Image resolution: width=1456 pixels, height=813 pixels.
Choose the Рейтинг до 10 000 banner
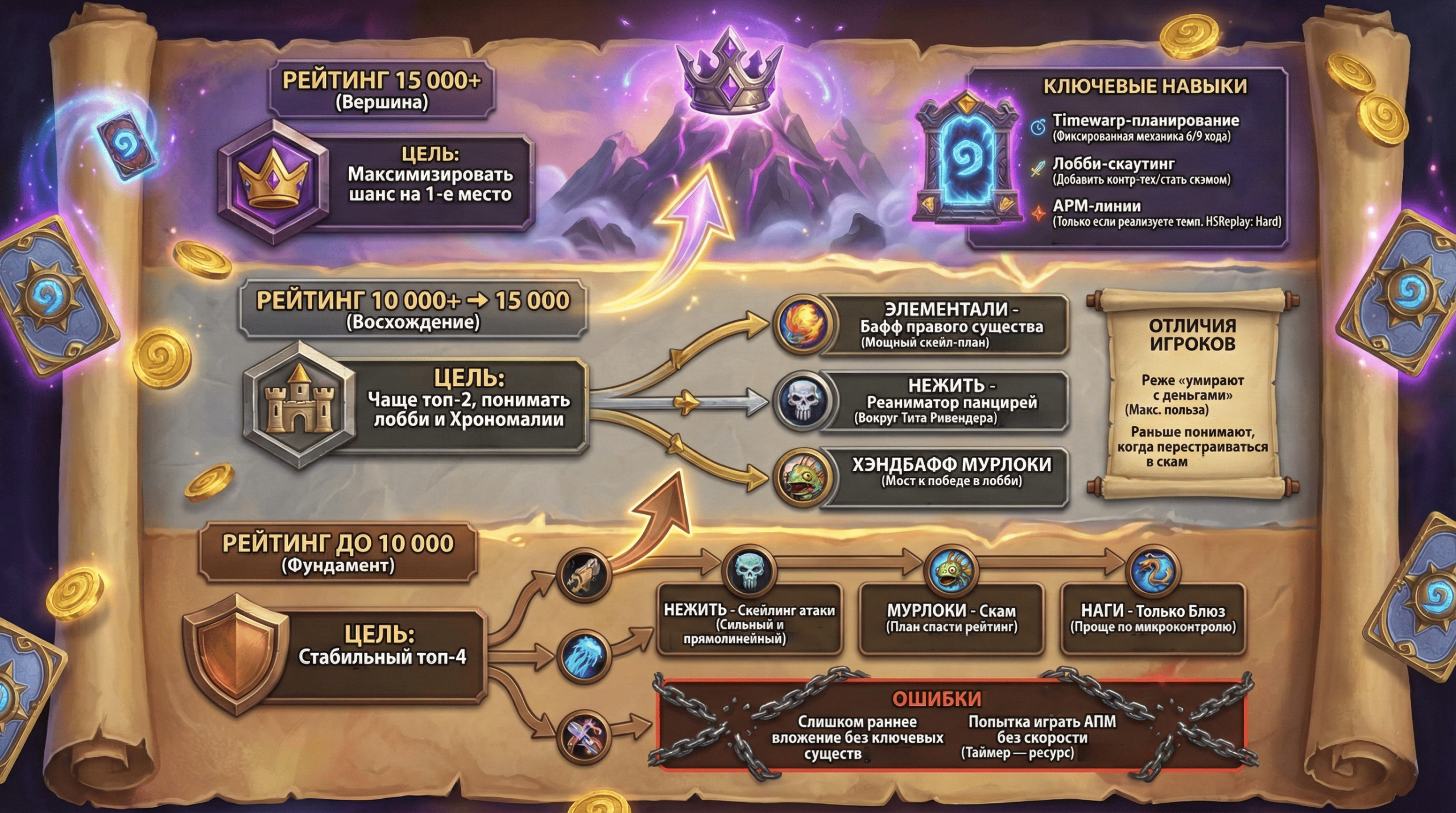[338, 552]
